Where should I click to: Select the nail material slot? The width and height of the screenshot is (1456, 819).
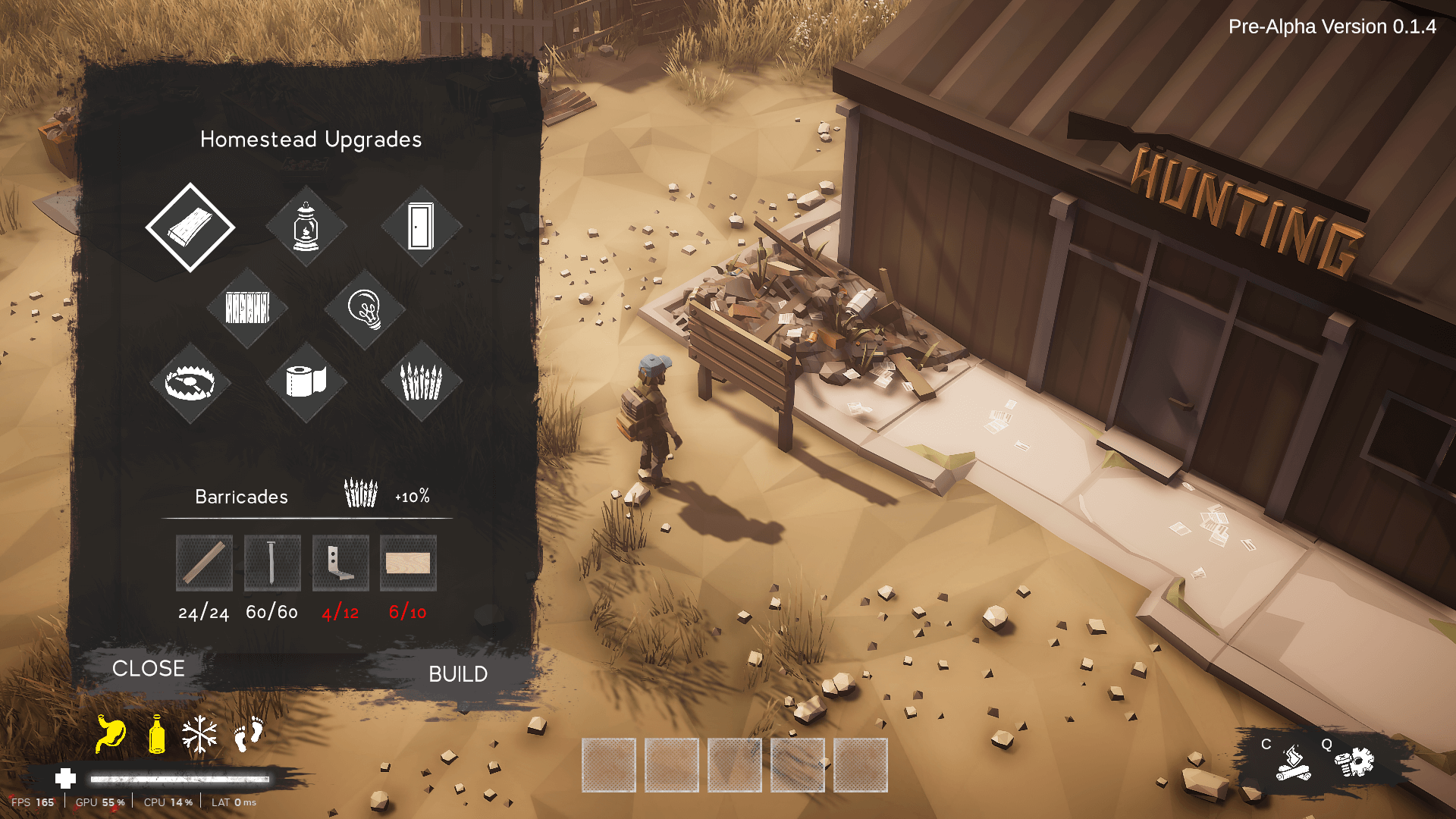pos(272,563)
